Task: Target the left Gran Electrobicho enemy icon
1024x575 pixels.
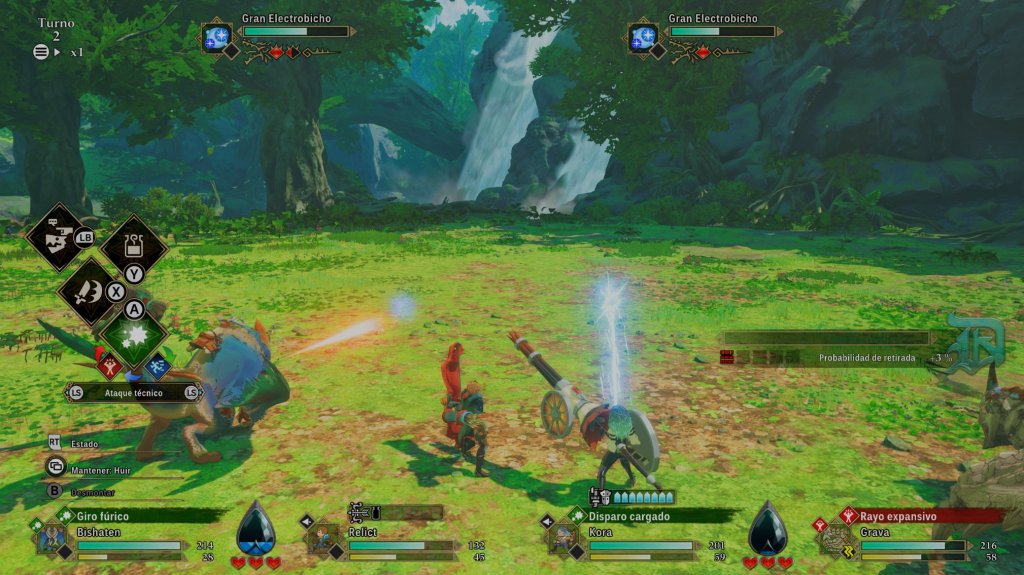Action: (217, 38)
